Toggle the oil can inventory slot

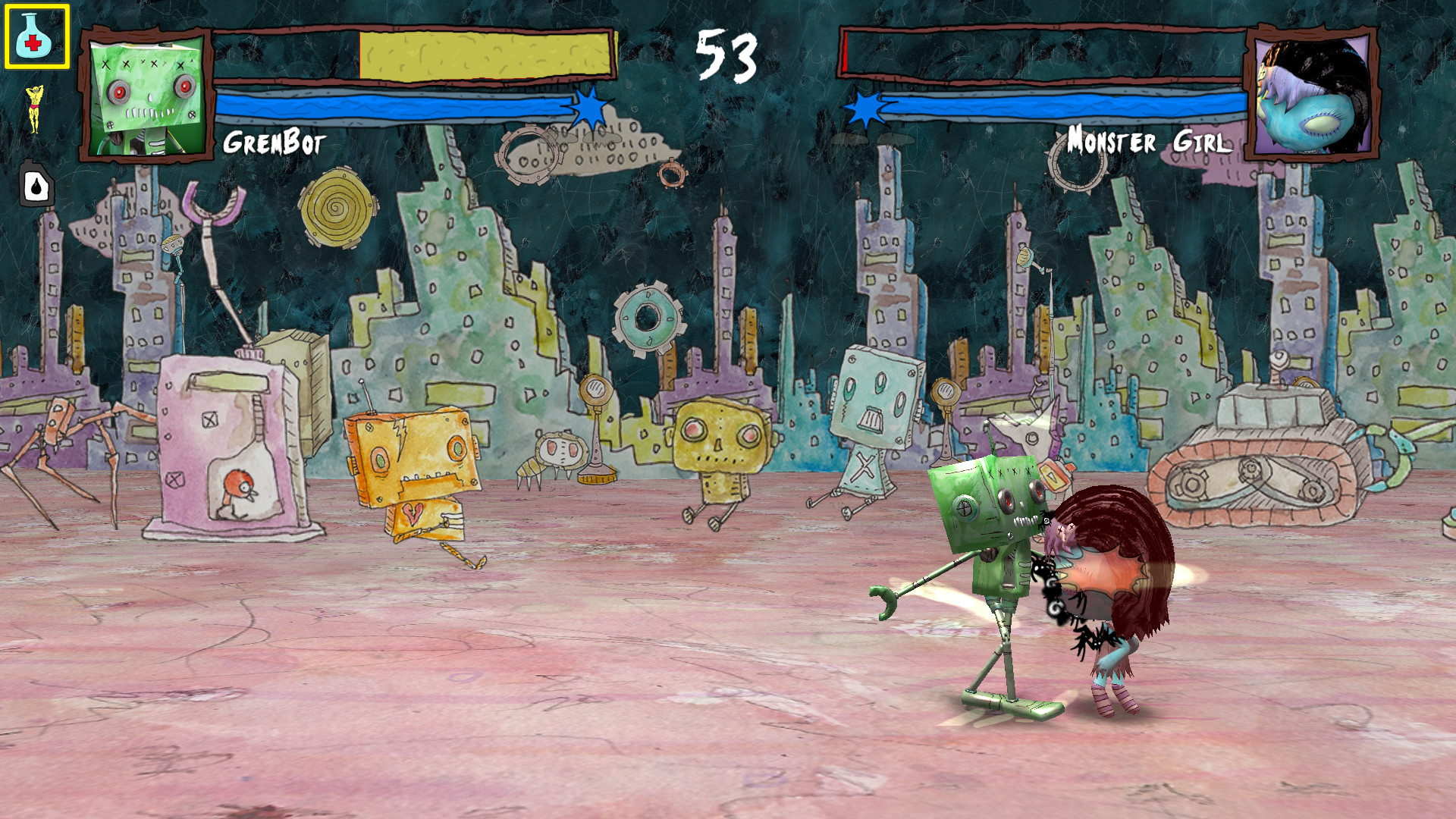click(35, 182)
